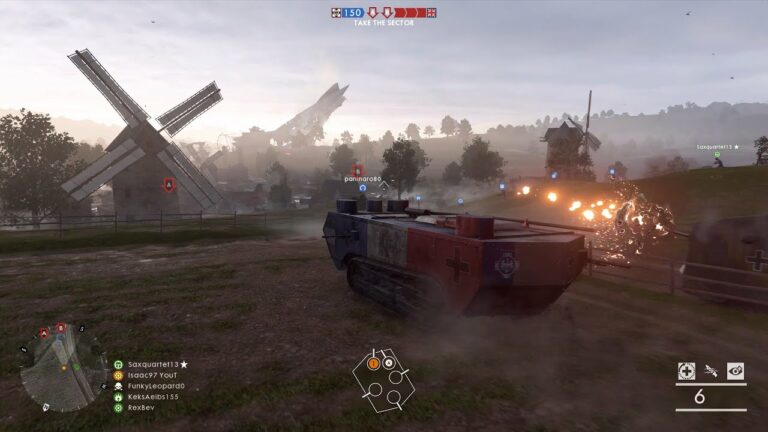Screen dimensions: 768x432
Task: Select squad member FunkyLeopard0
Action: tap(152, 386)
